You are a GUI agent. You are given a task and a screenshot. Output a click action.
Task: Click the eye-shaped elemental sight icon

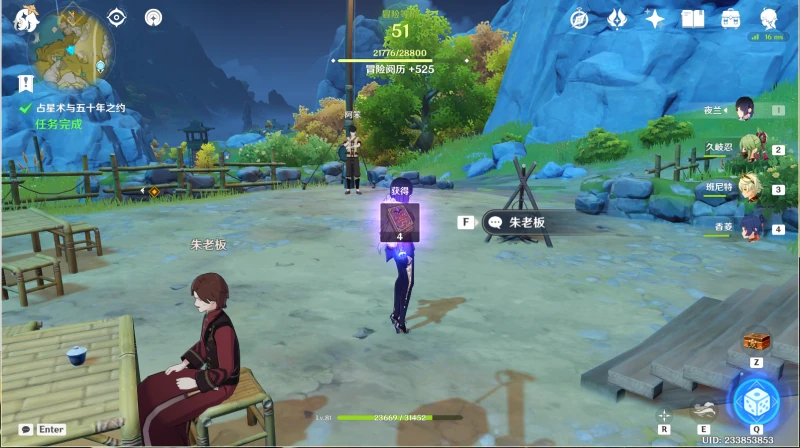click(117, 17)
